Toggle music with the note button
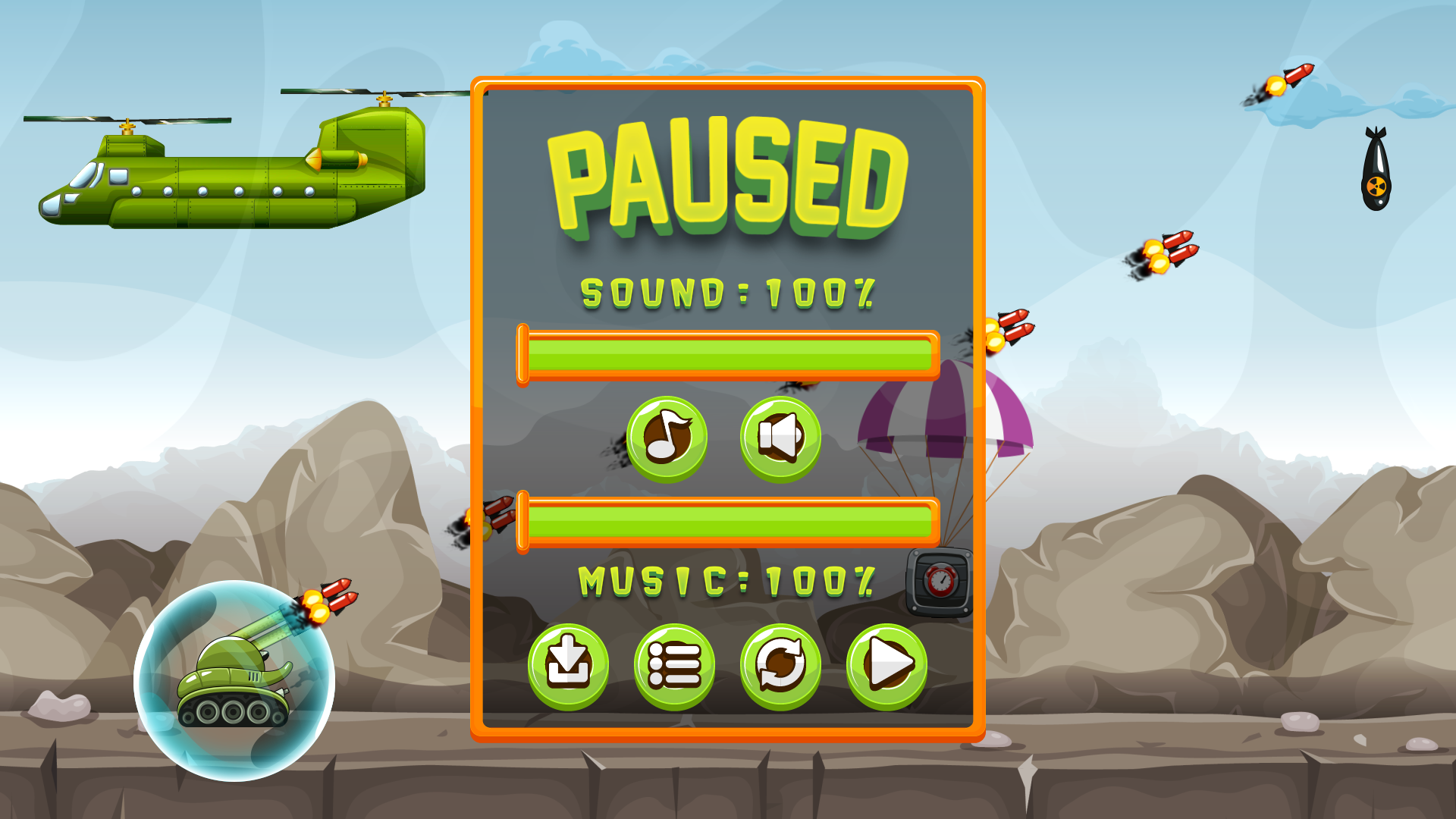Screen dimensions: 1456x819 (x=667, y=438)
